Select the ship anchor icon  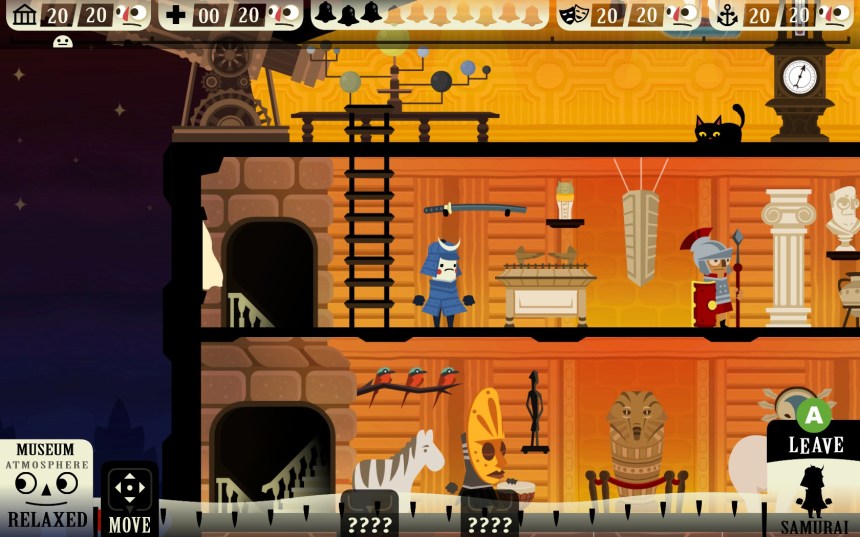coord(726,15)
